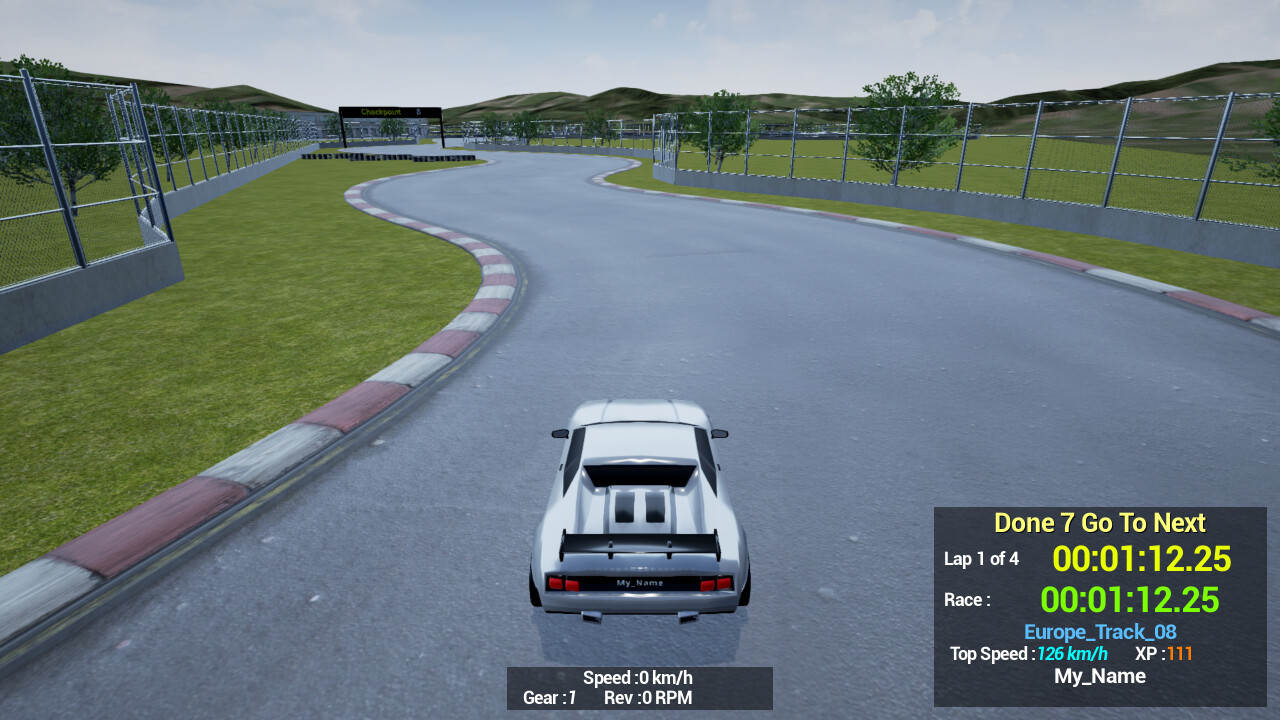Screen dimensions: 1280x720
Task: Select the Europe_Track_08 track name
Action: tap(1100, 632)
